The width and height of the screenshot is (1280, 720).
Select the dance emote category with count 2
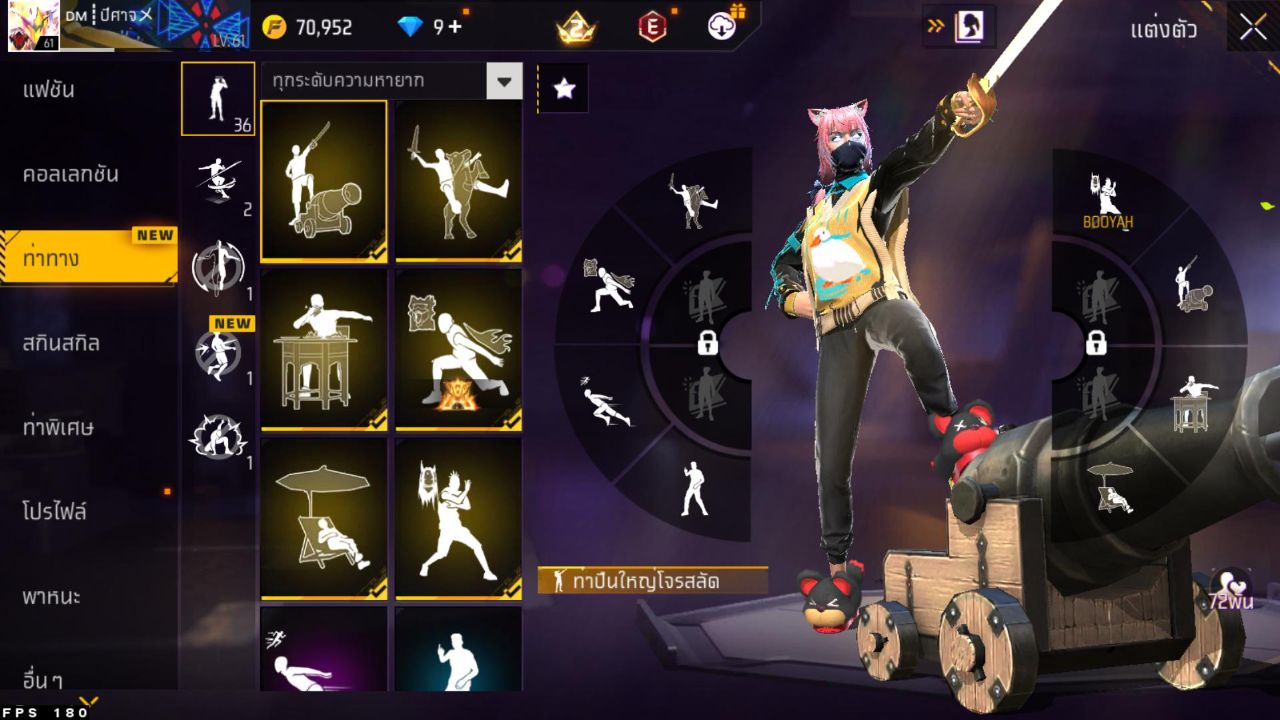click(218, 180)
